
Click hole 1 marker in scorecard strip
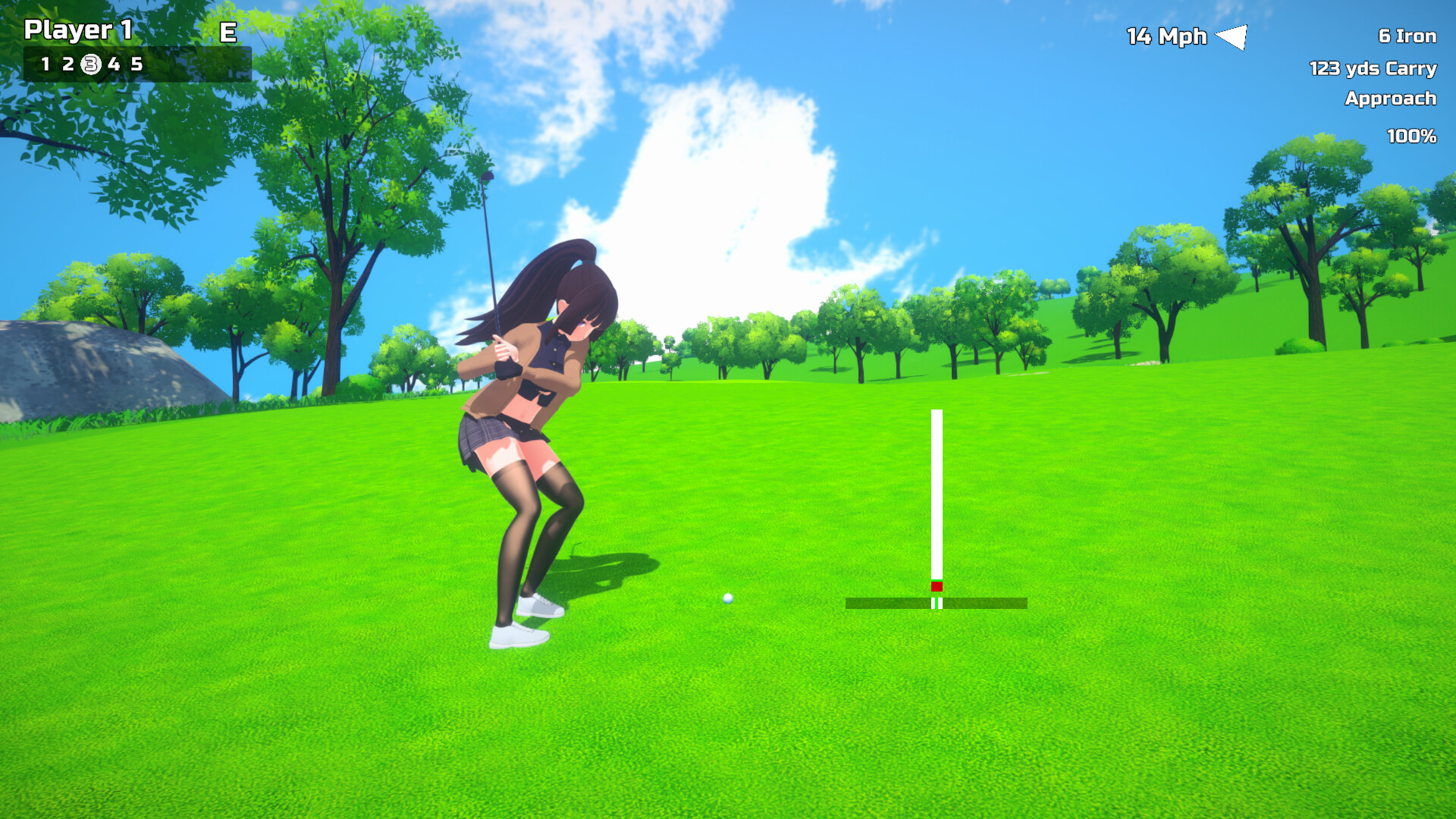[x=48, y=64]
